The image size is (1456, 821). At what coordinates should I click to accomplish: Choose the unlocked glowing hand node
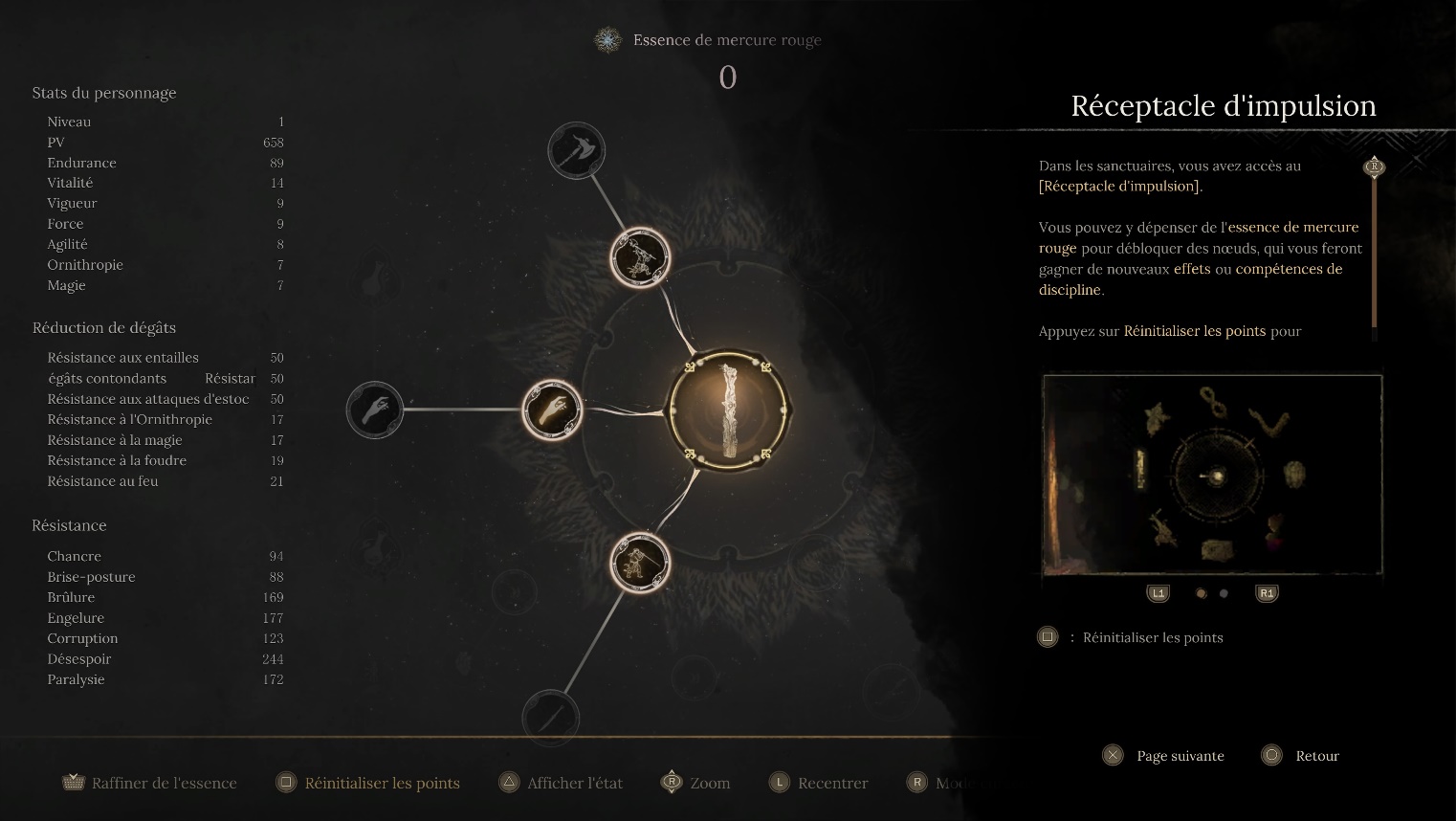553,410
